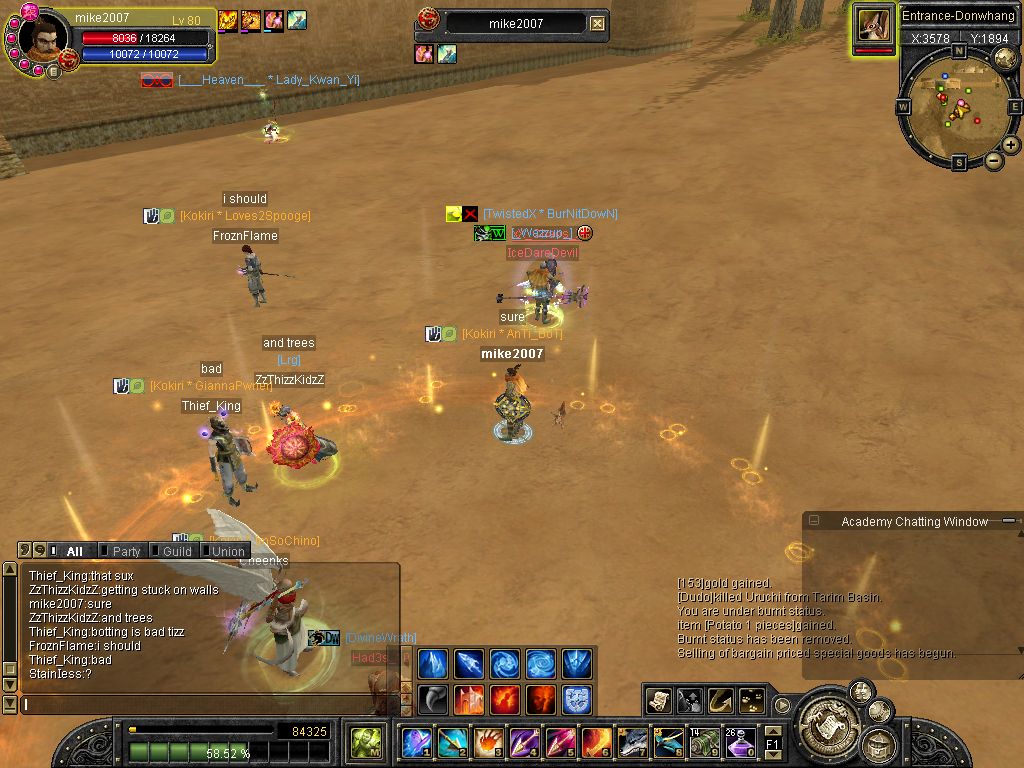The width and height of the screenshot is (1024, 768).
Task: Open the hook icon menu button
Action: coord(720,701)
